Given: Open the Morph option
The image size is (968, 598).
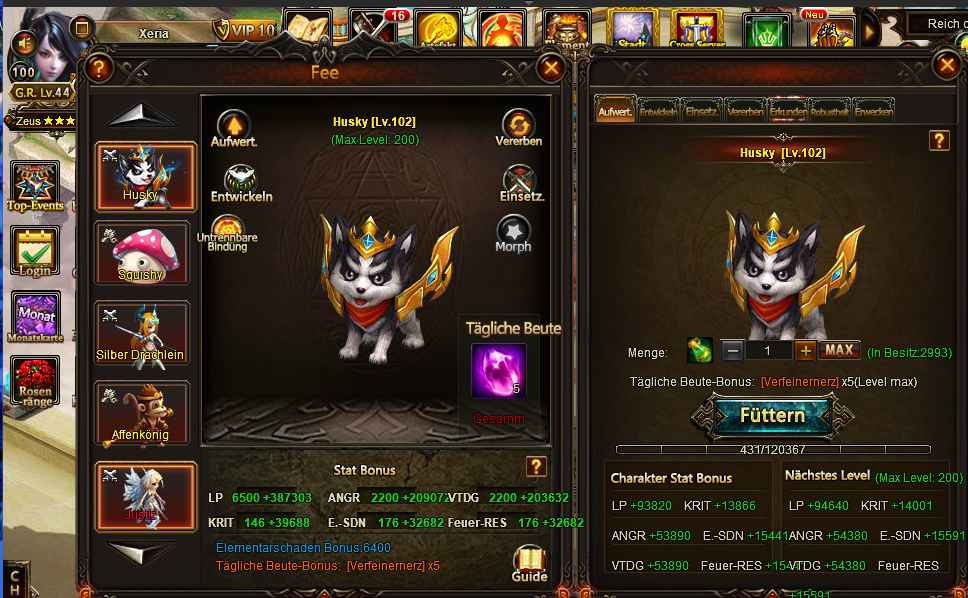Looking at the screenshot, I should tap(513, 233).
